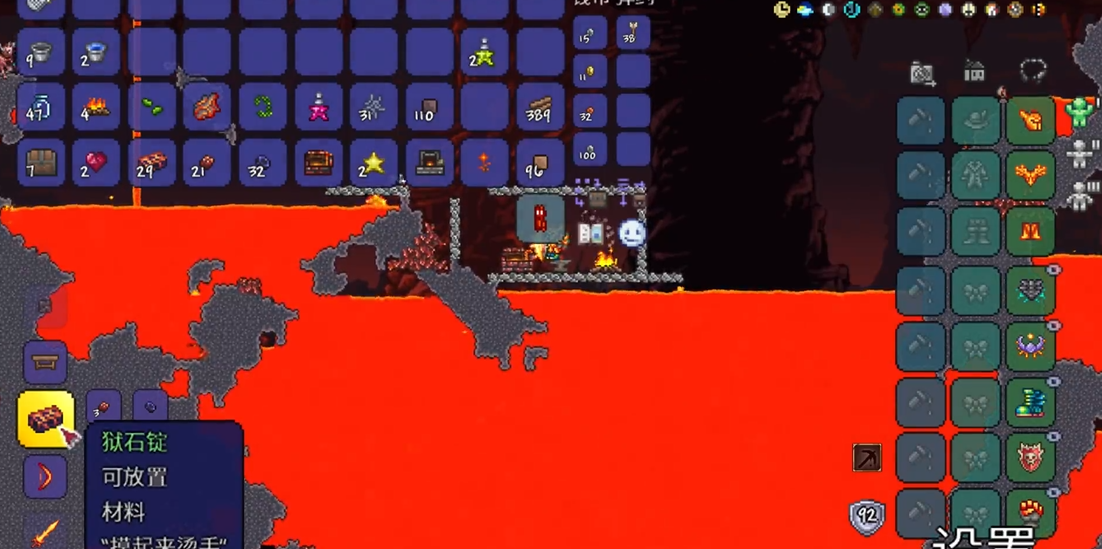Select the hellforge inventory slot
1102x549 pixels.
pos(430,162)
